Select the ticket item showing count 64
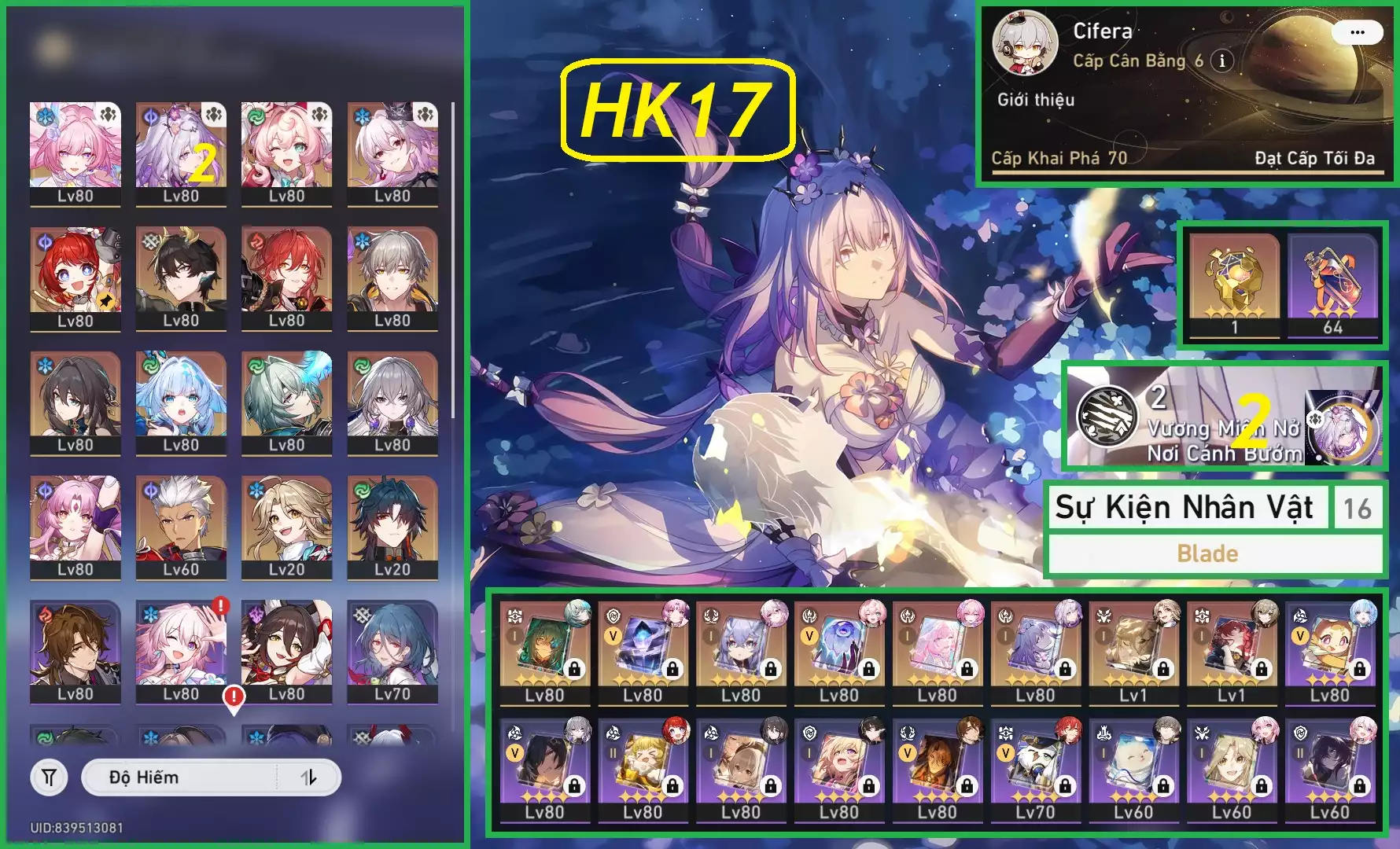 click(1332, 285)
